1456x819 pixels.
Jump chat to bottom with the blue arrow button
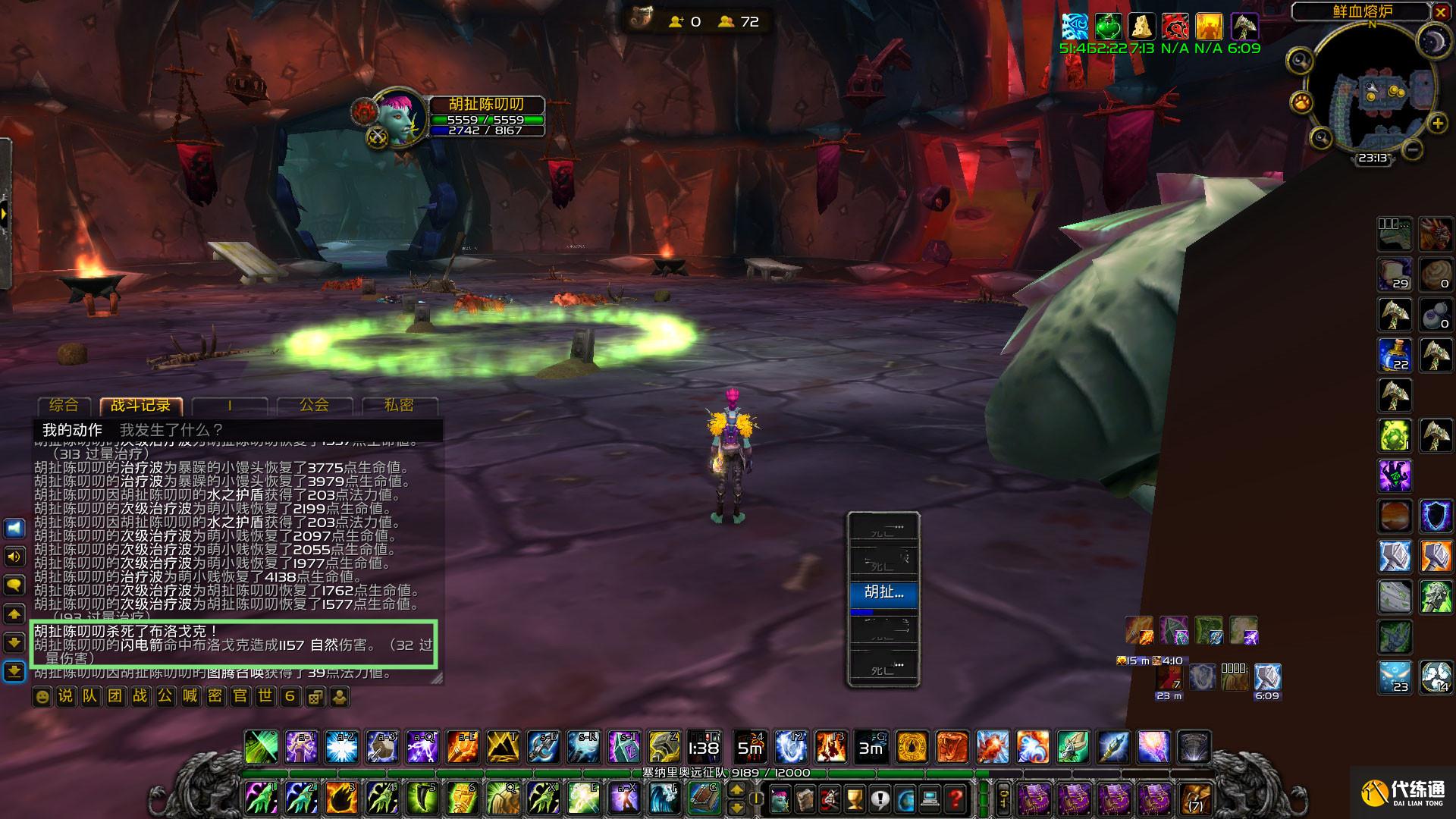(14, 672)
